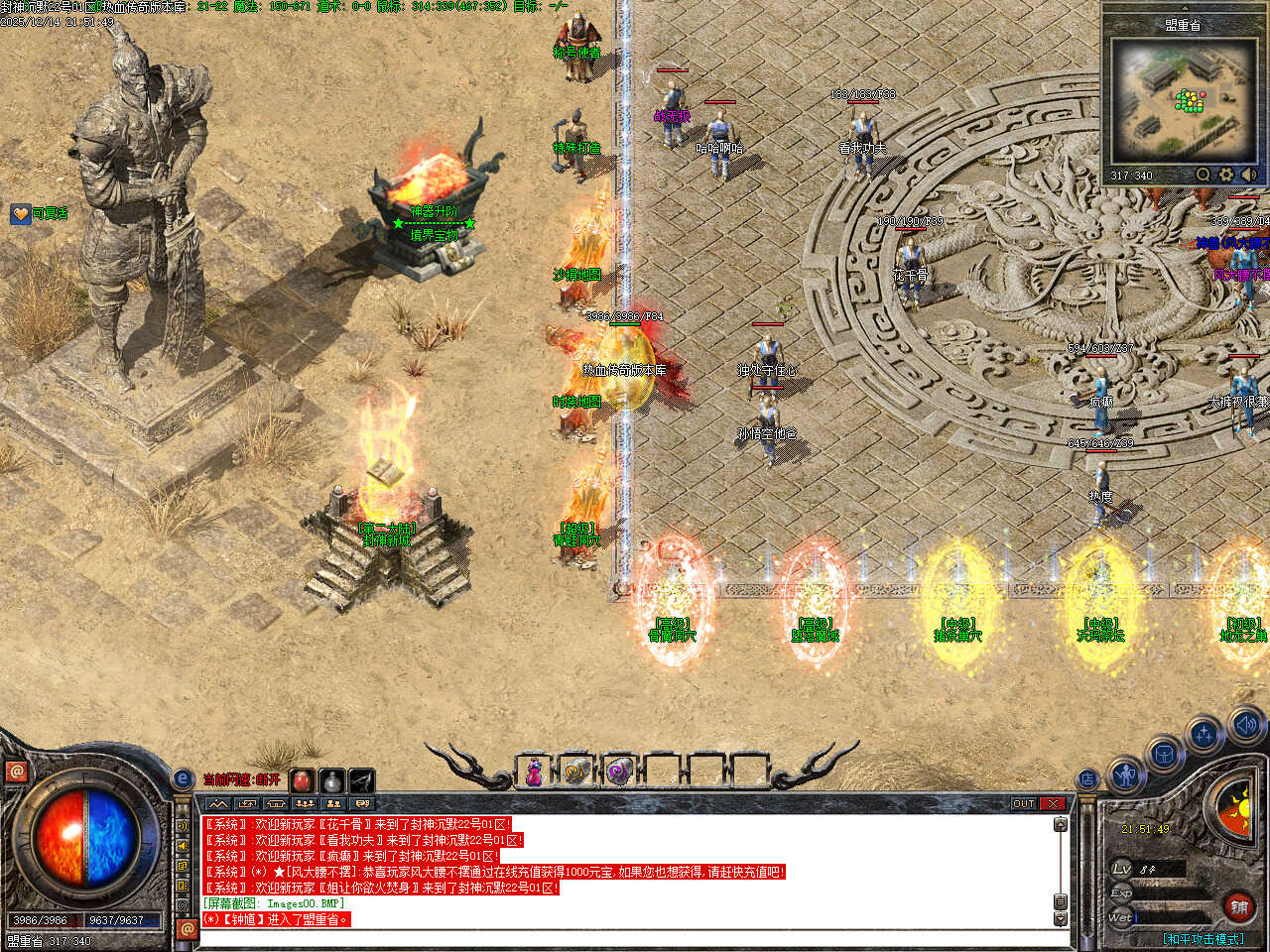Use the pink potion in the hotbar
1270x952 pixels.
(534, 772)
